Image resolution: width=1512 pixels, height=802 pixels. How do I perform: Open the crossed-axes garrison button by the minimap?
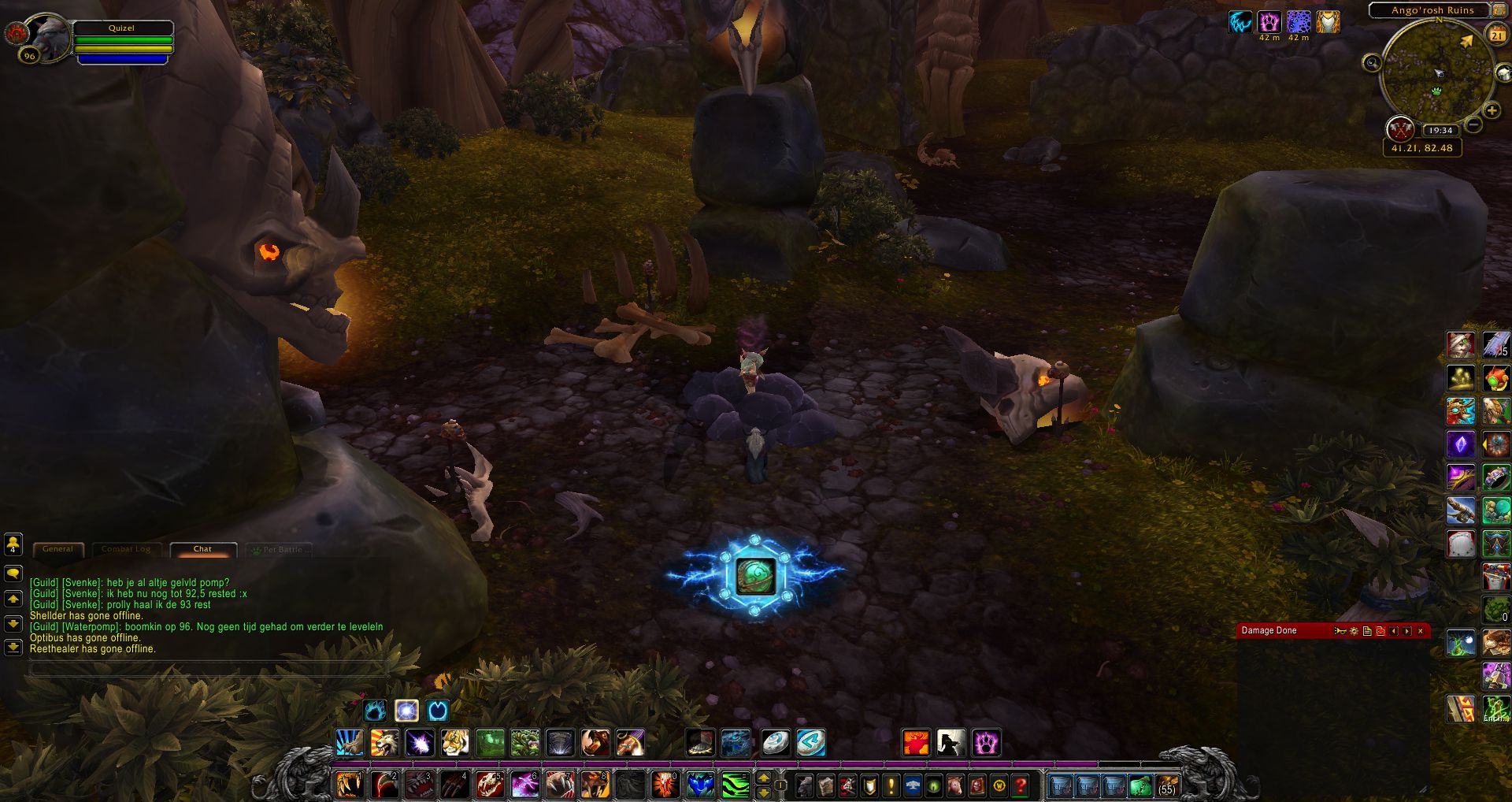(1399, 128)
